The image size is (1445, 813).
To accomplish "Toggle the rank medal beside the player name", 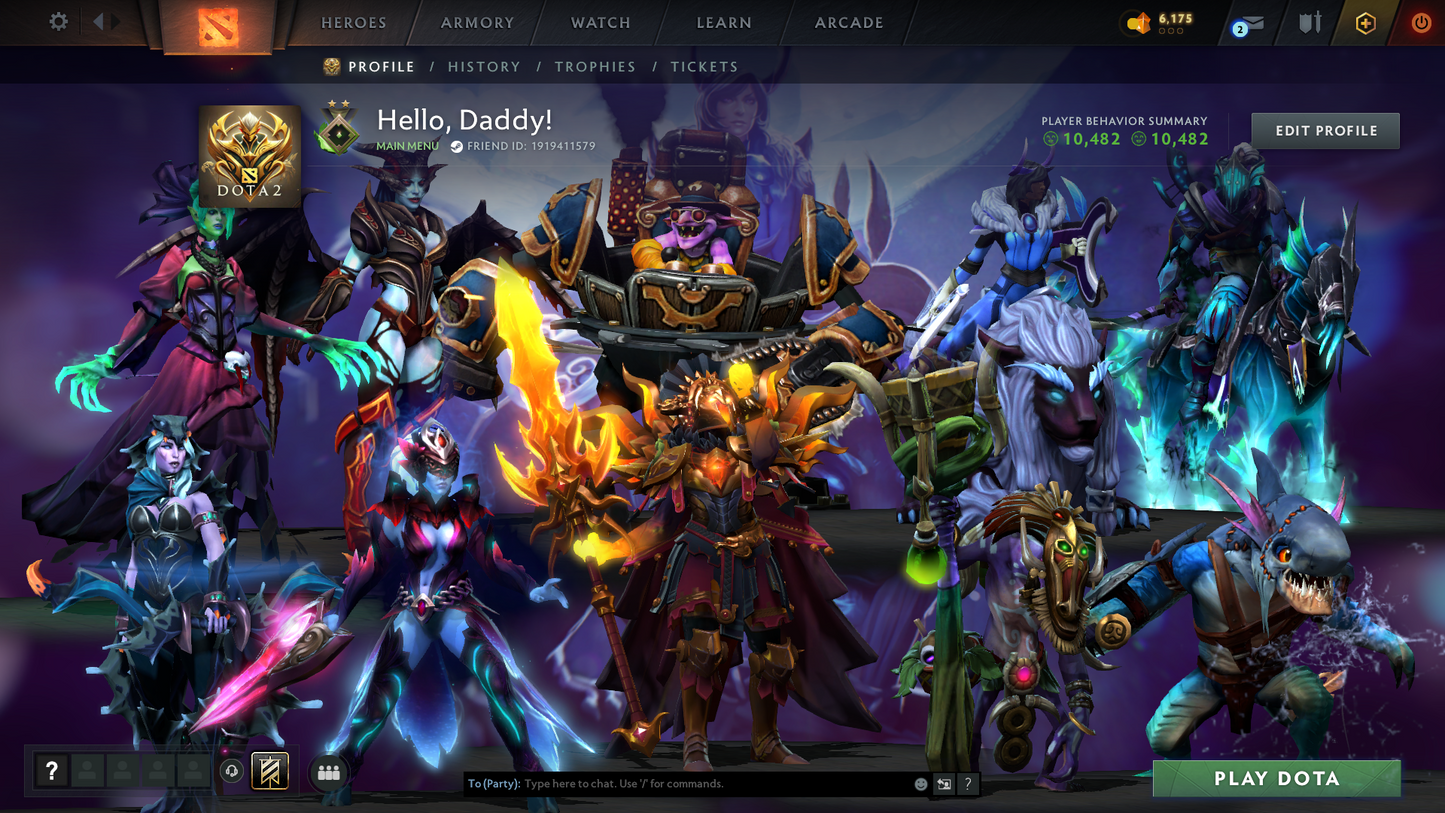I will click(337, 128).
